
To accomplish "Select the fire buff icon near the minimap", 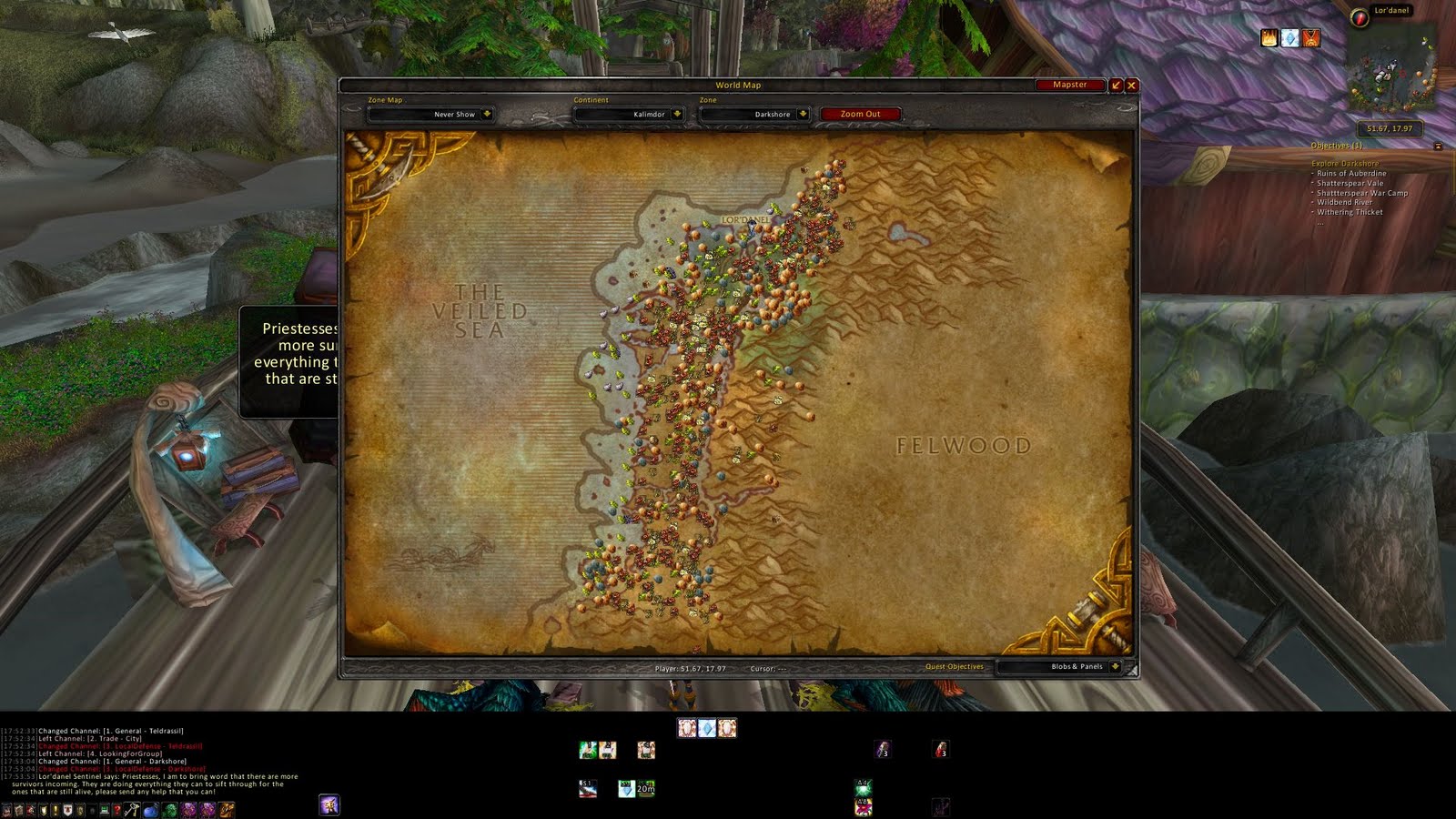I will pyautogui.click(x=1269, y=37).
